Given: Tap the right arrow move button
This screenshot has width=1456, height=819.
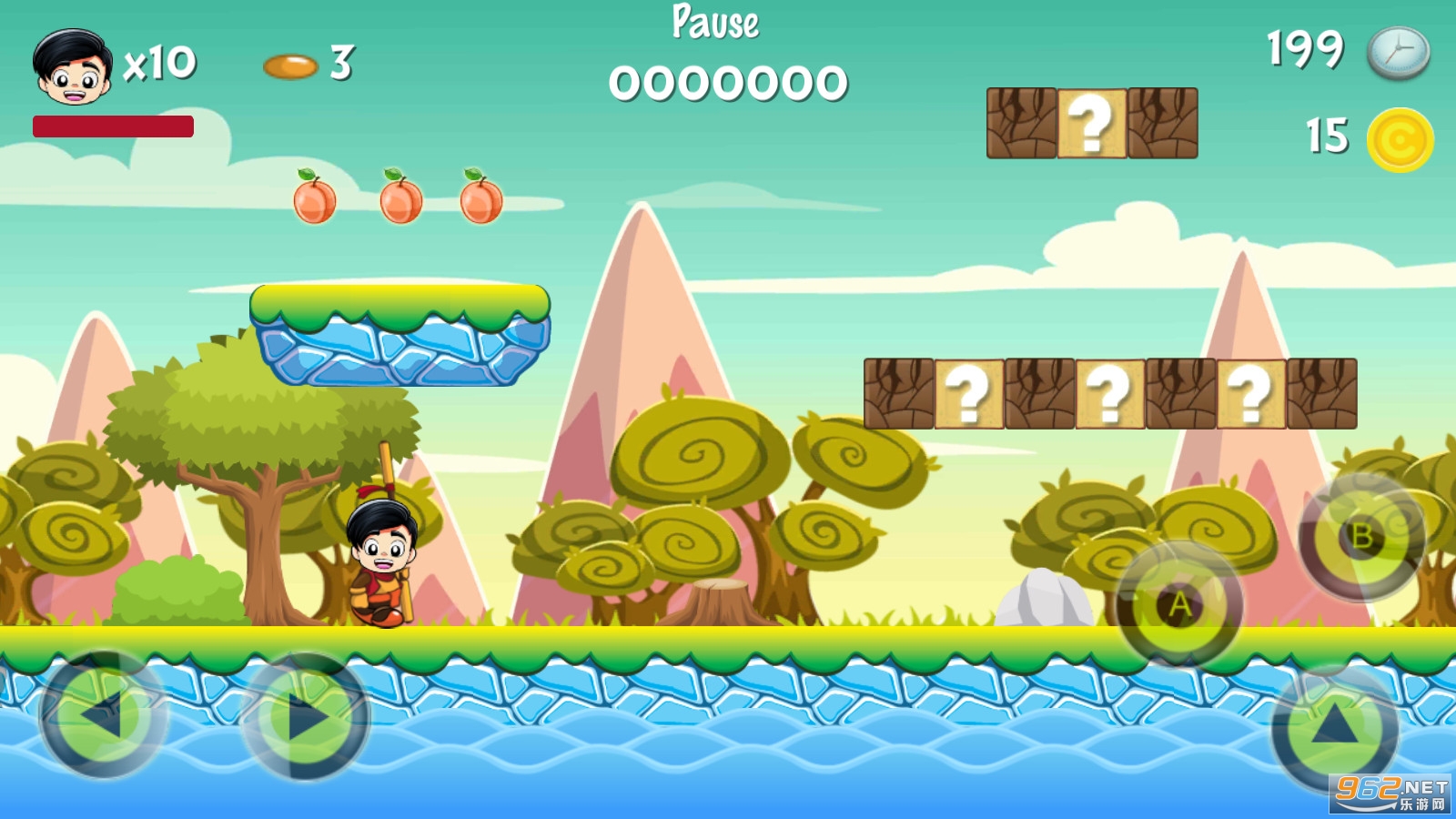Looking at the screenshot, I should coord(306,717).
